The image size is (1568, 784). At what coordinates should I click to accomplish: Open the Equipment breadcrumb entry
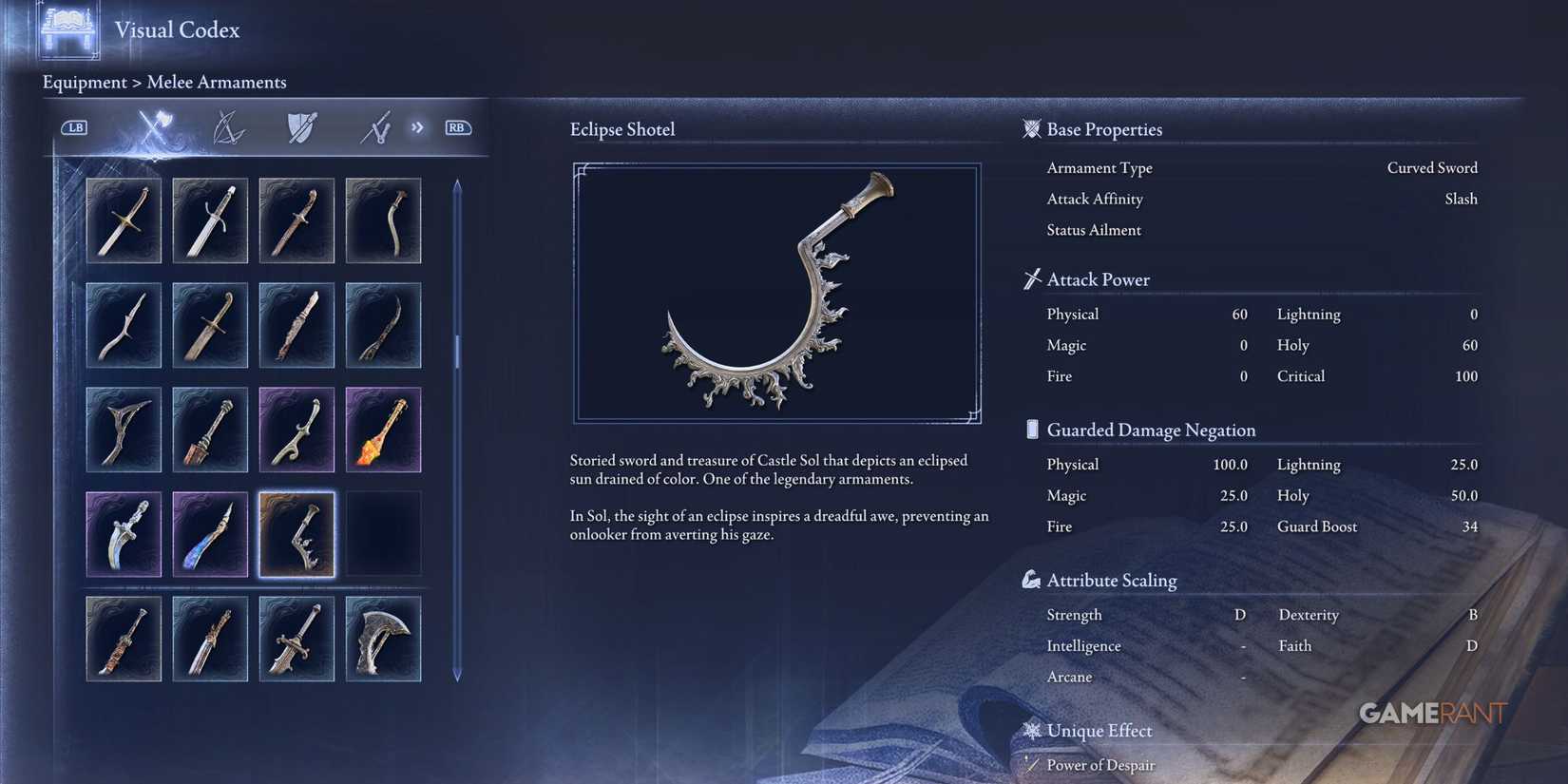pyautogui.click(x=85, y=83)
